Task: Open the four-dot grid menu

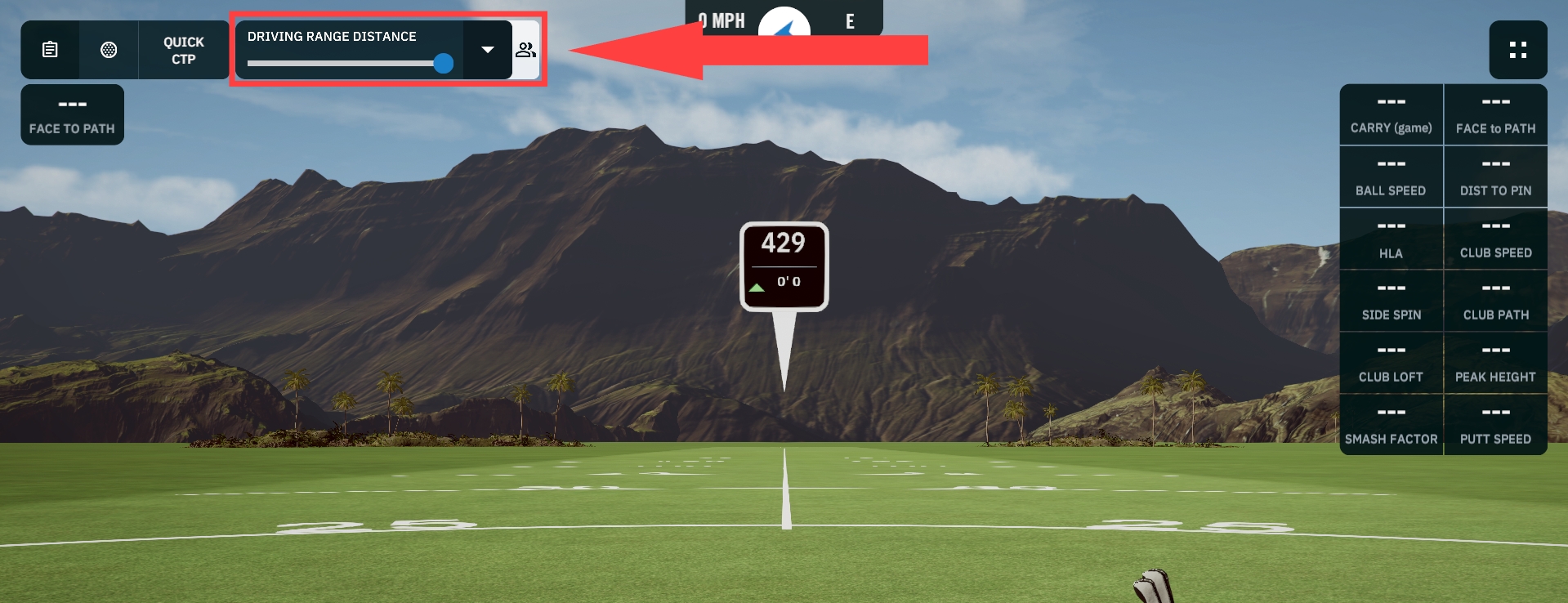Action: click(x=1517, y=50)
